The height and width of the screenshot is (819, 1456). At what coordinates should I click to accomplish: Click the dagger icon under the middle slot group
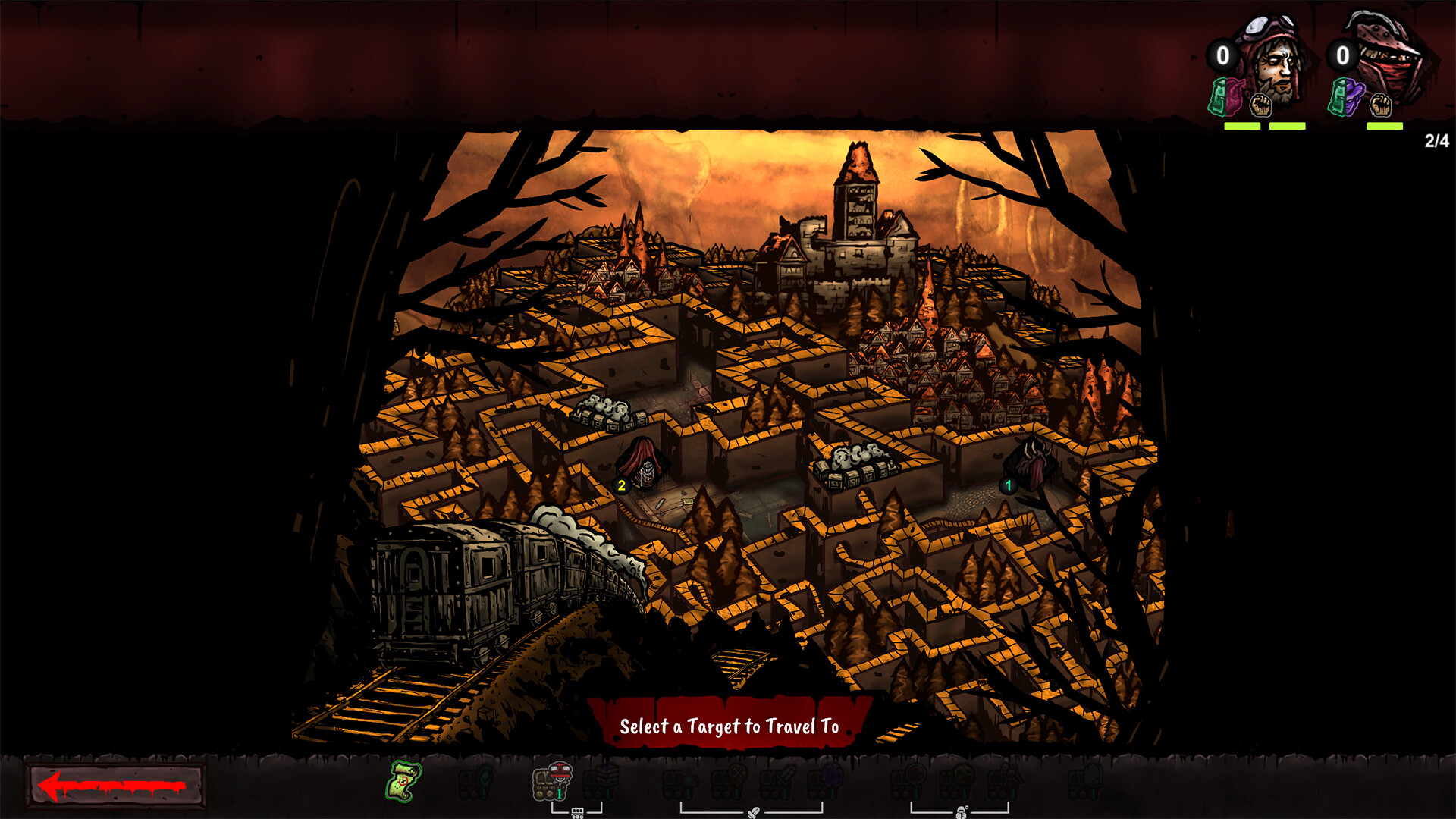(x=755, y=811)
